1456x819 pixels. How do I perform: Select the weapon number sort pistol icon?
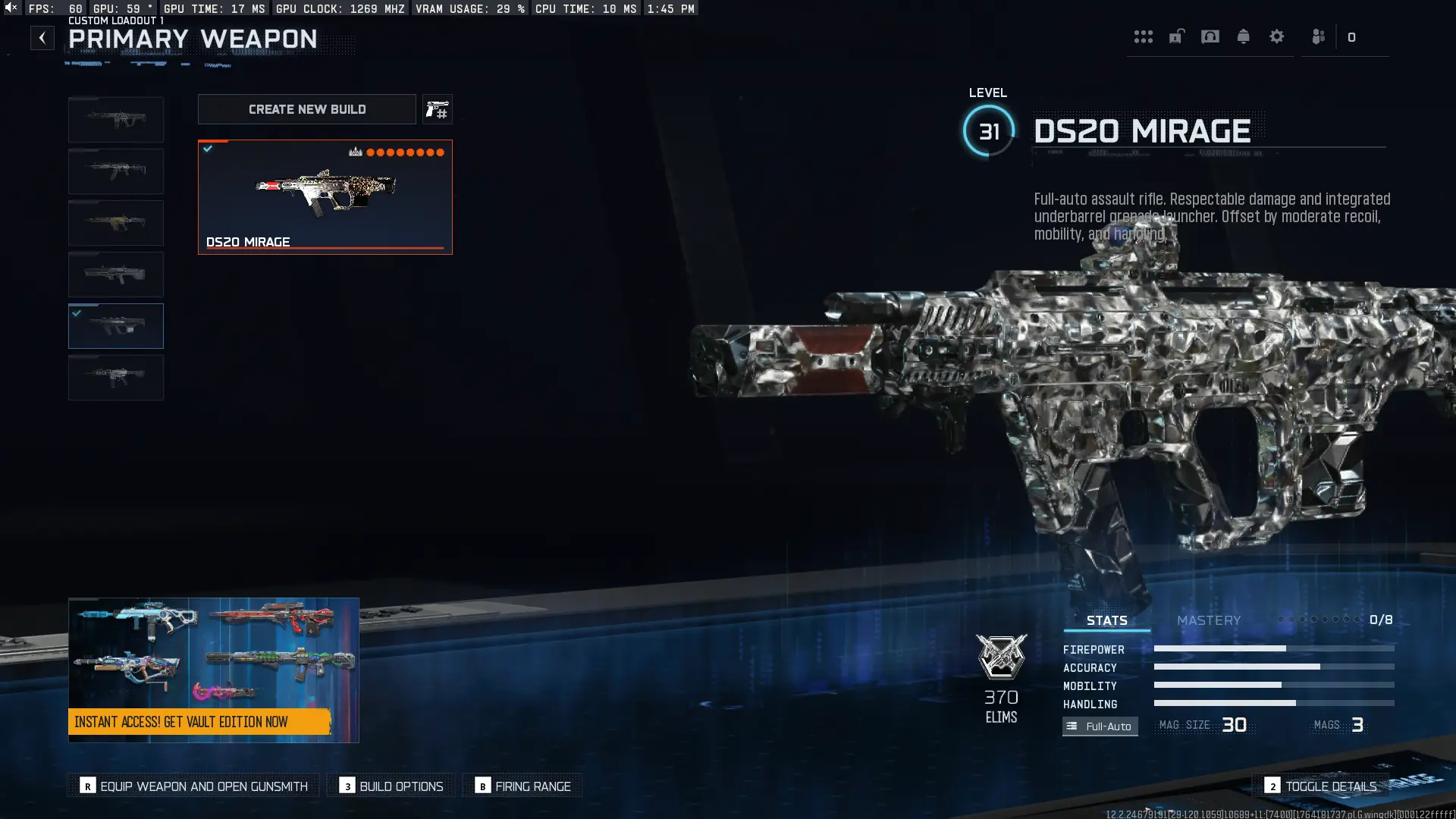[x=438, y=108]
